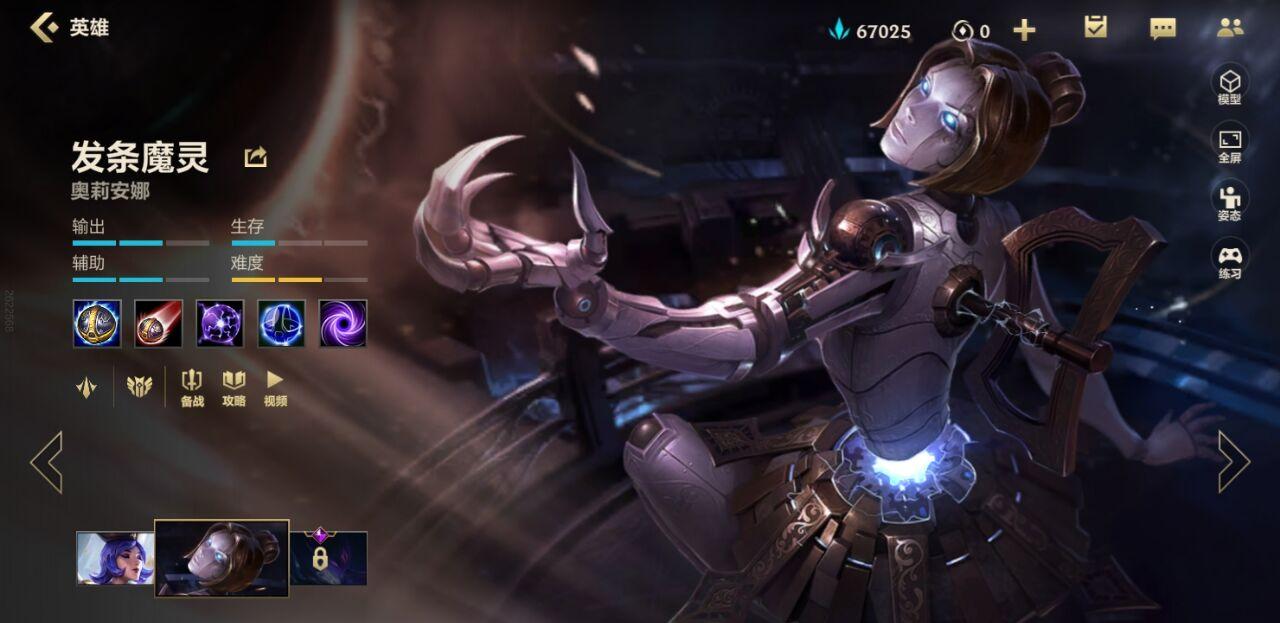Go to the next hero with right arrow
1280x623 pixels.
(x=1233, y=462)
